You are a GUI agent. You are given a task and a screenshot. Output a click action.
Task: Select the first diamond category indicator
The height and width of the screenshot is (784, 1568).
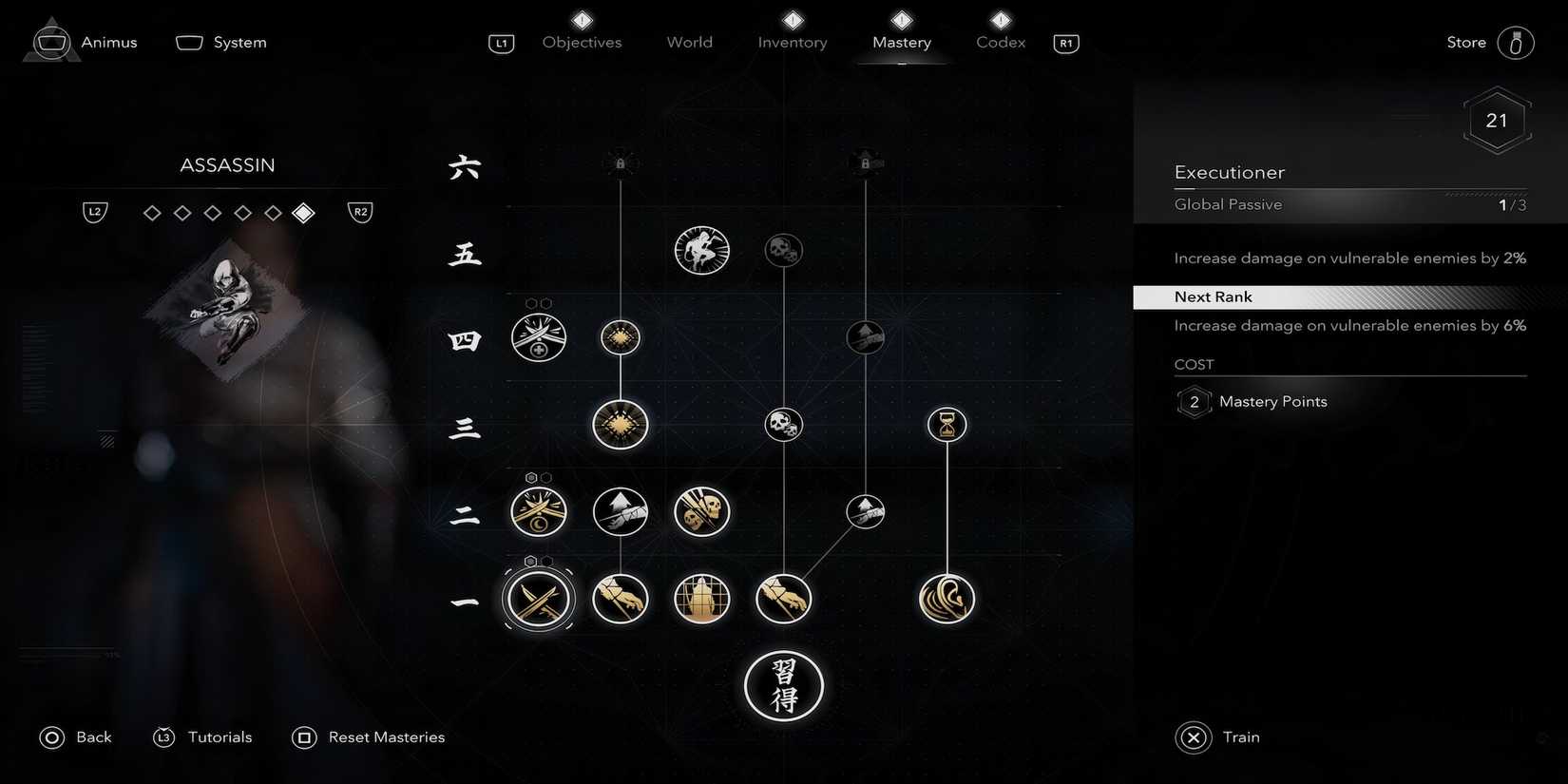coord(152,213)
